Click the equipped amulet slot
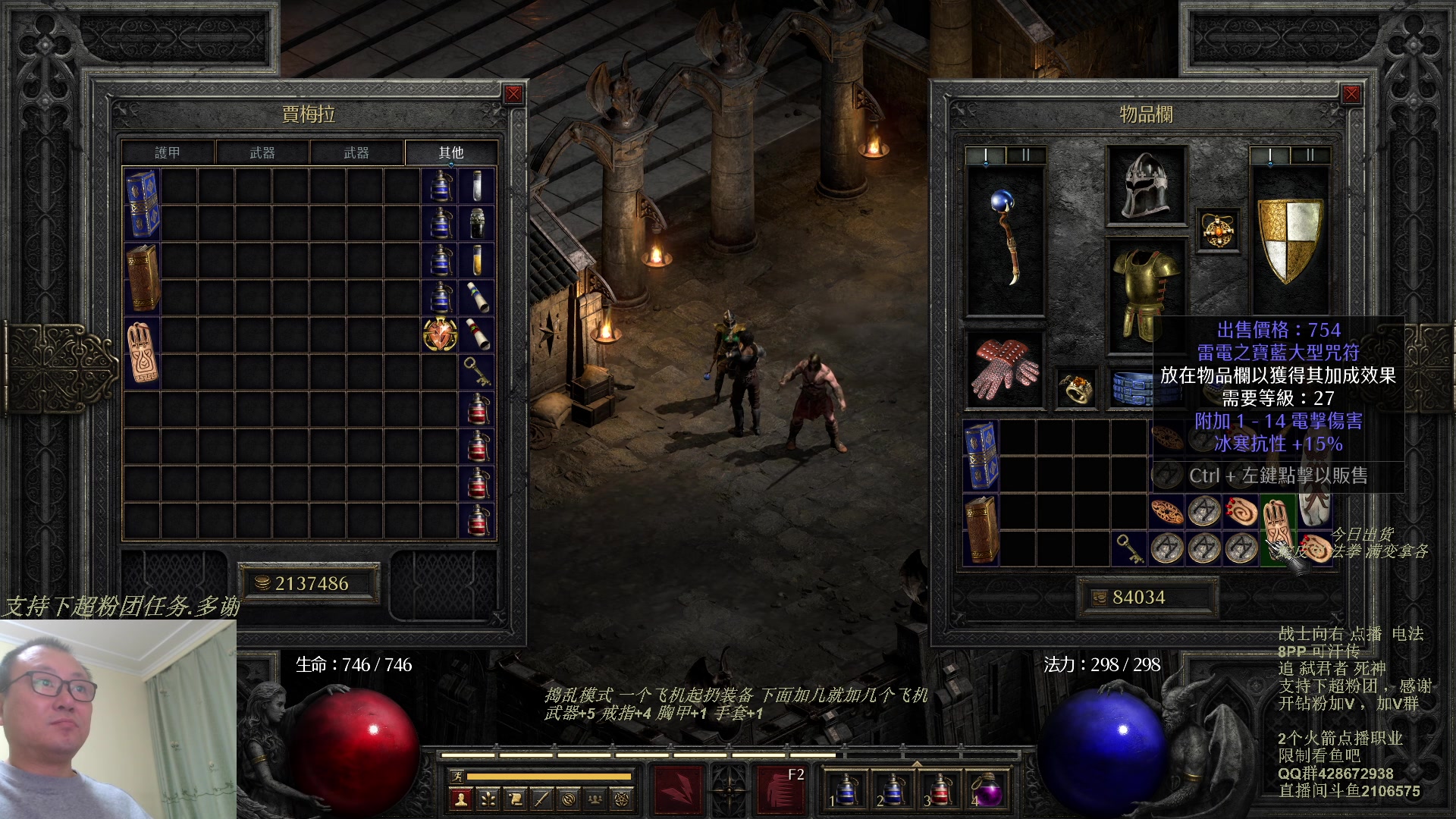Image resolution: width=1456 pixels, height=819 pixels. click(1218, 231)
